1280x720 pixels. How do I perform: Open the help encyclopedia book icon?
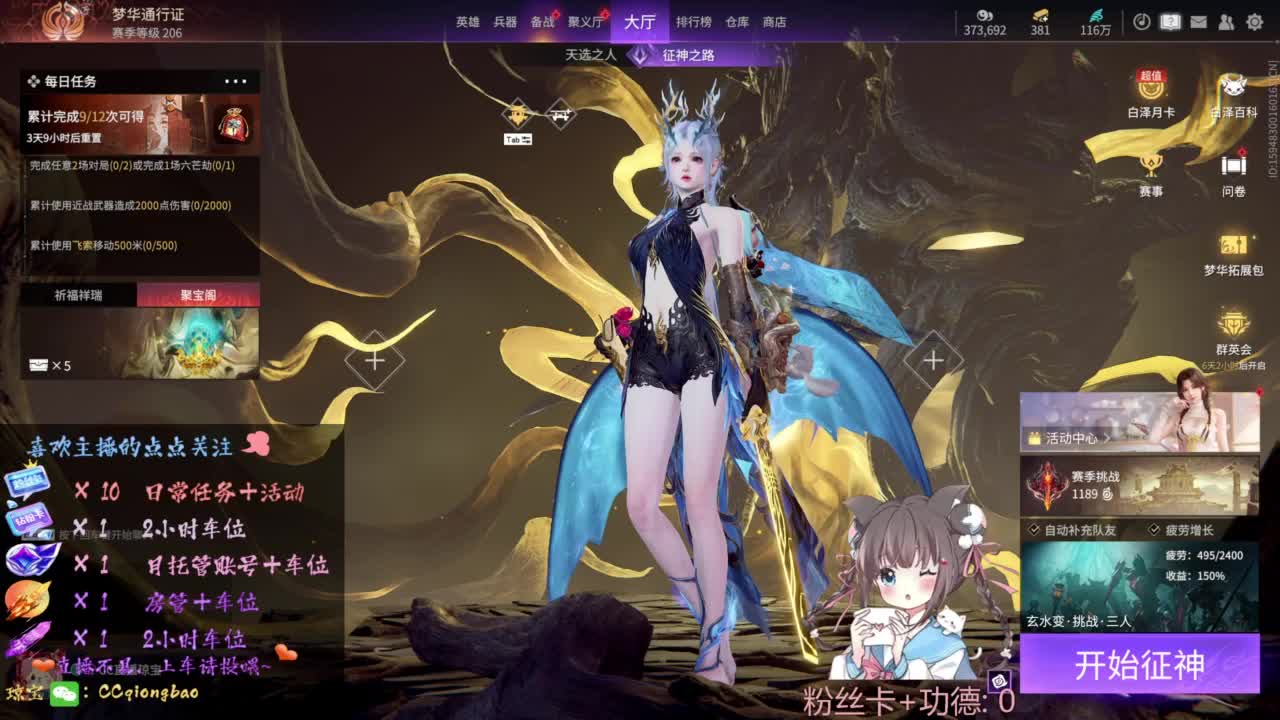point(1170,21)
